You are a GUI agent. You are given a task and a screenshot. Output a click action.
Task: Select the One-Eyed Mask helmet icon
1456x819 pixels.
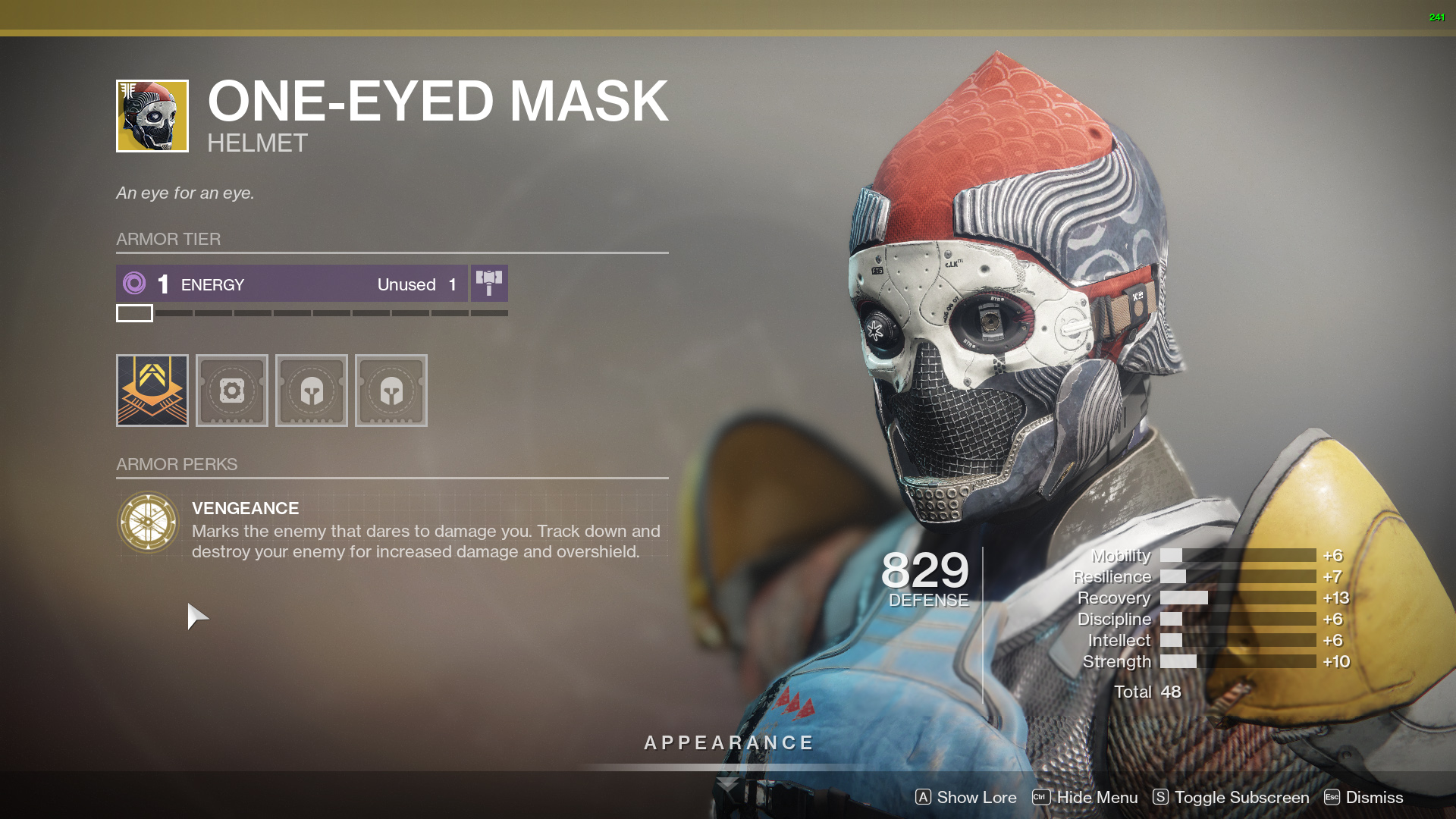coord(152,116)
